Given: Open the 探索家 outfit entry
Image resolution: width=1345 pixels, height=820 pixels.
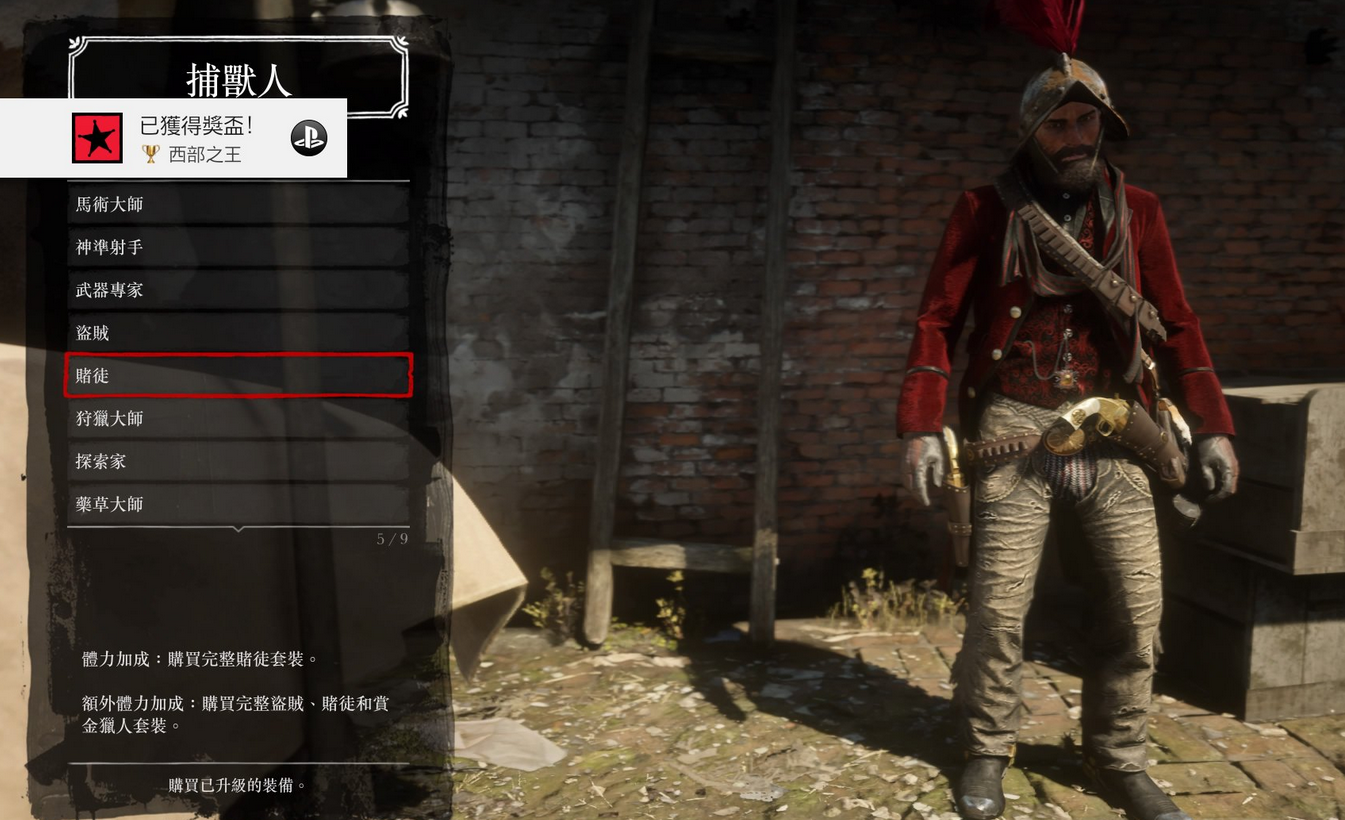Looking at the screenshot, I should [x=238, y=462].
